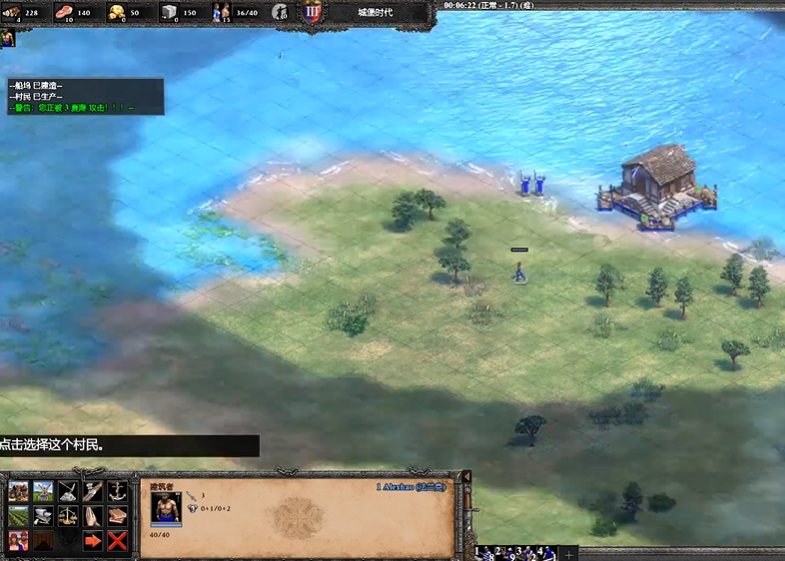Select the Farm field icon
This screenshot has width=785, height=561.
coord(18,516)
